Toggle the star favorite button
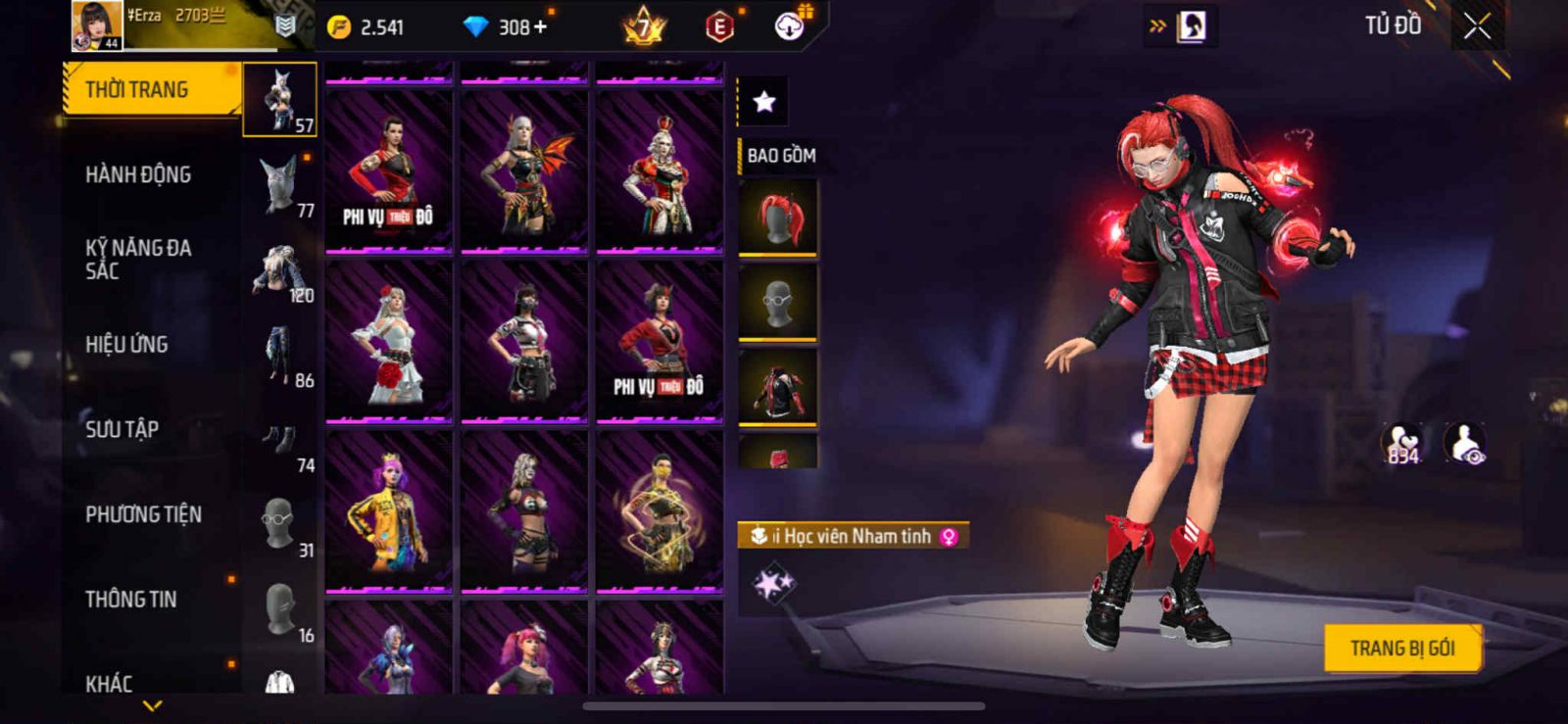 pyautogui.click(x=763, y=101)
